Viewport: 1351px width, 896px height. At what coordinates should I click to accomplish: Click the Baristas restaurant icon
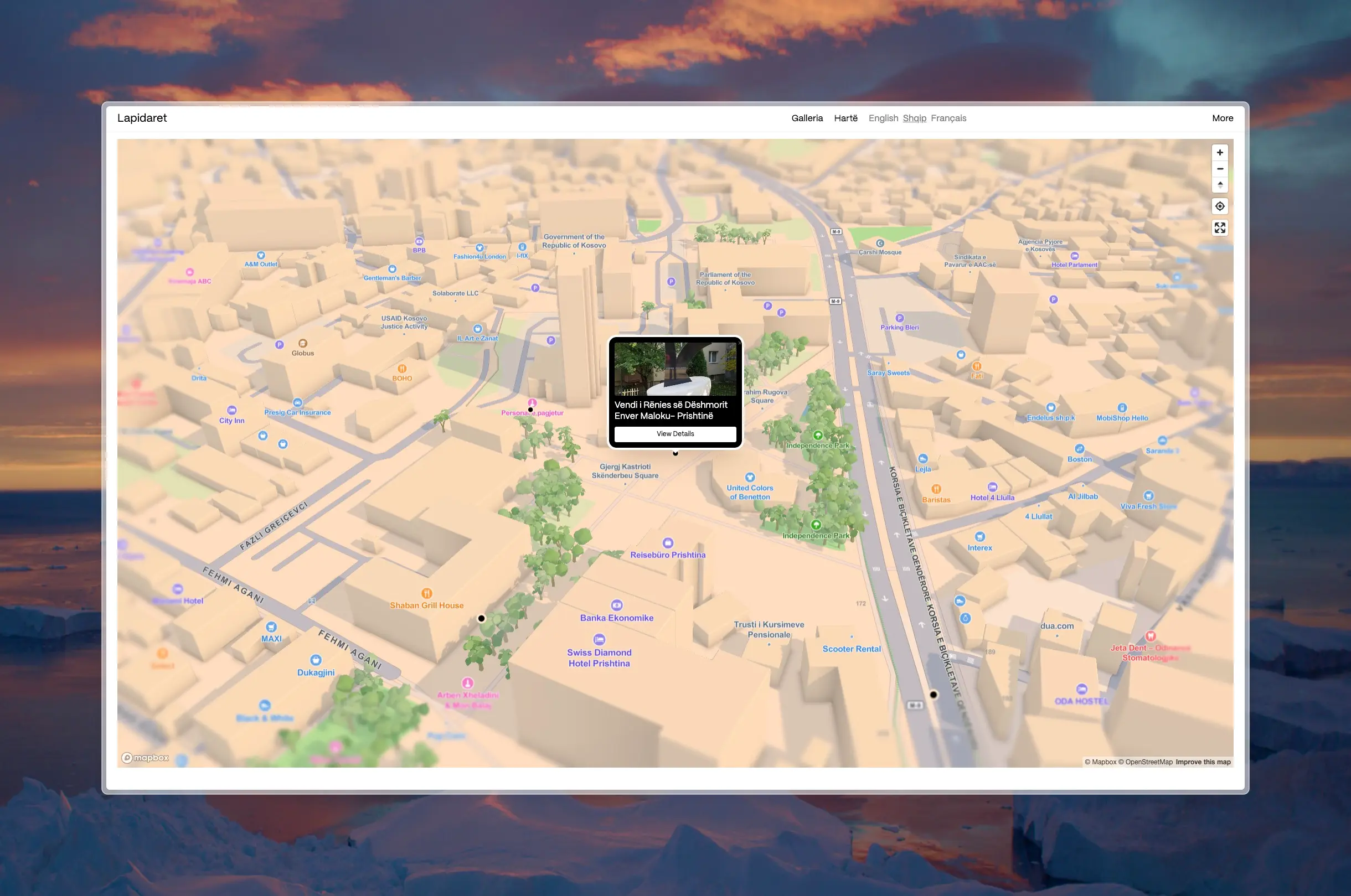pos(936,489)
